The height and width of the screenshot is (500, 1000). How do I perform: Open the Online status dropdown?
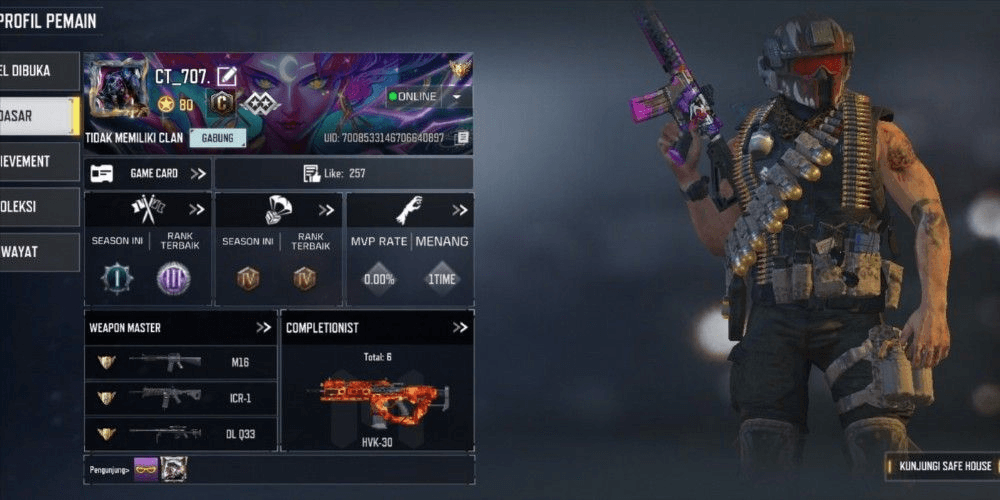pyautogui.click(x=457, y=97)
